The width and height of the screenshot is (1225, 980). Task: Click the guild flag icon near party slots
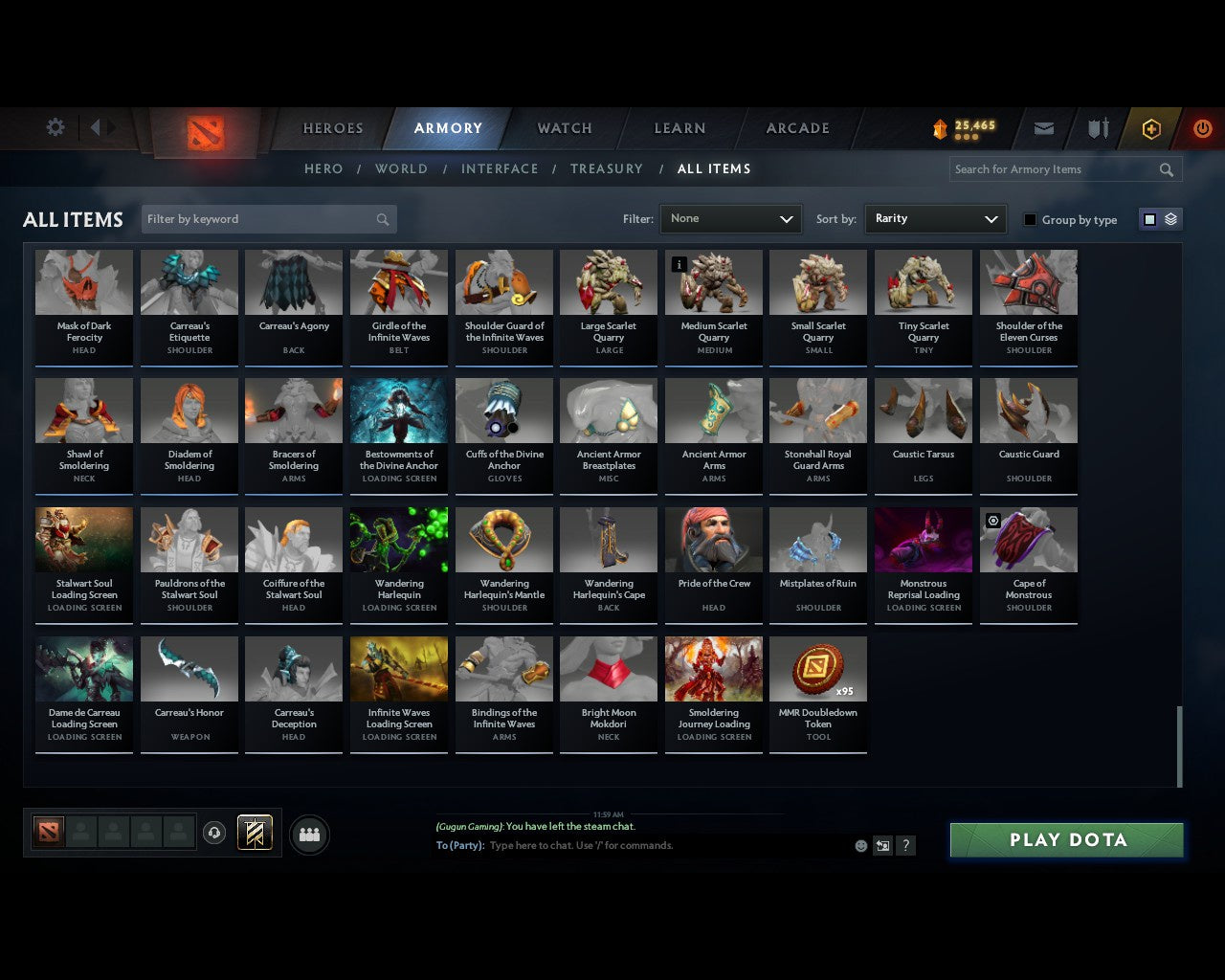pos(255,832)
